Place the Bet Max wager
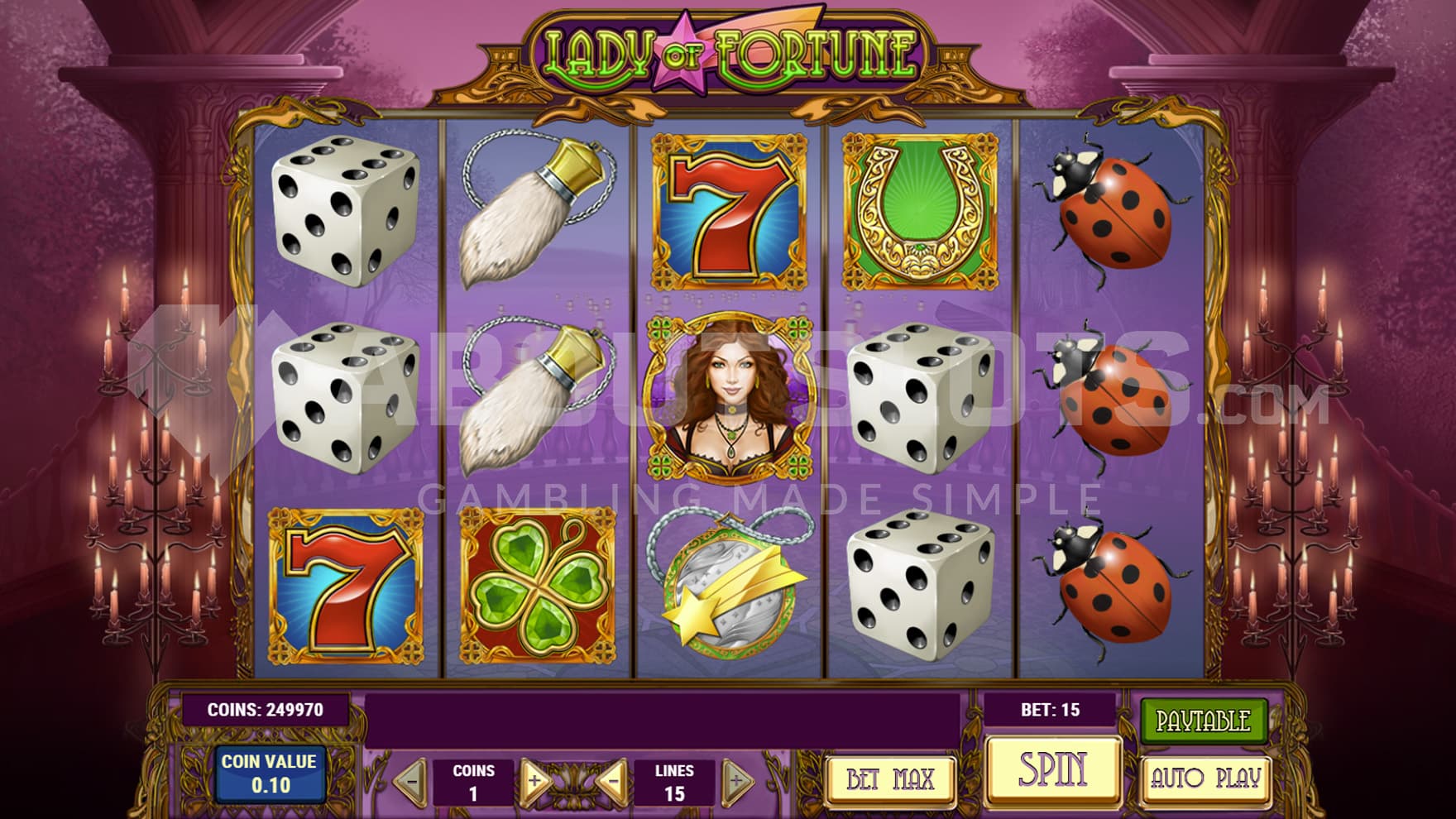1456x819 pixels. 890,778
